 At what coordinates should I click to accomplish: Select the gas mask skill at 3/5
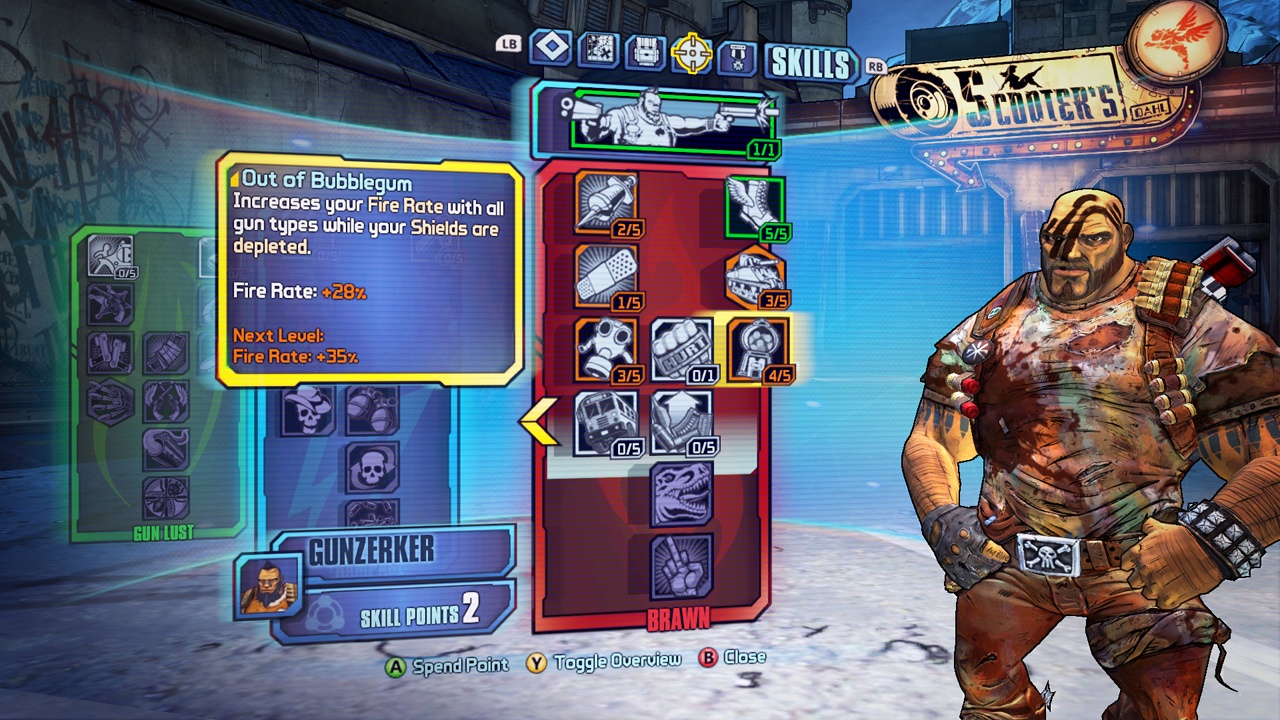[x=606, y=349]
